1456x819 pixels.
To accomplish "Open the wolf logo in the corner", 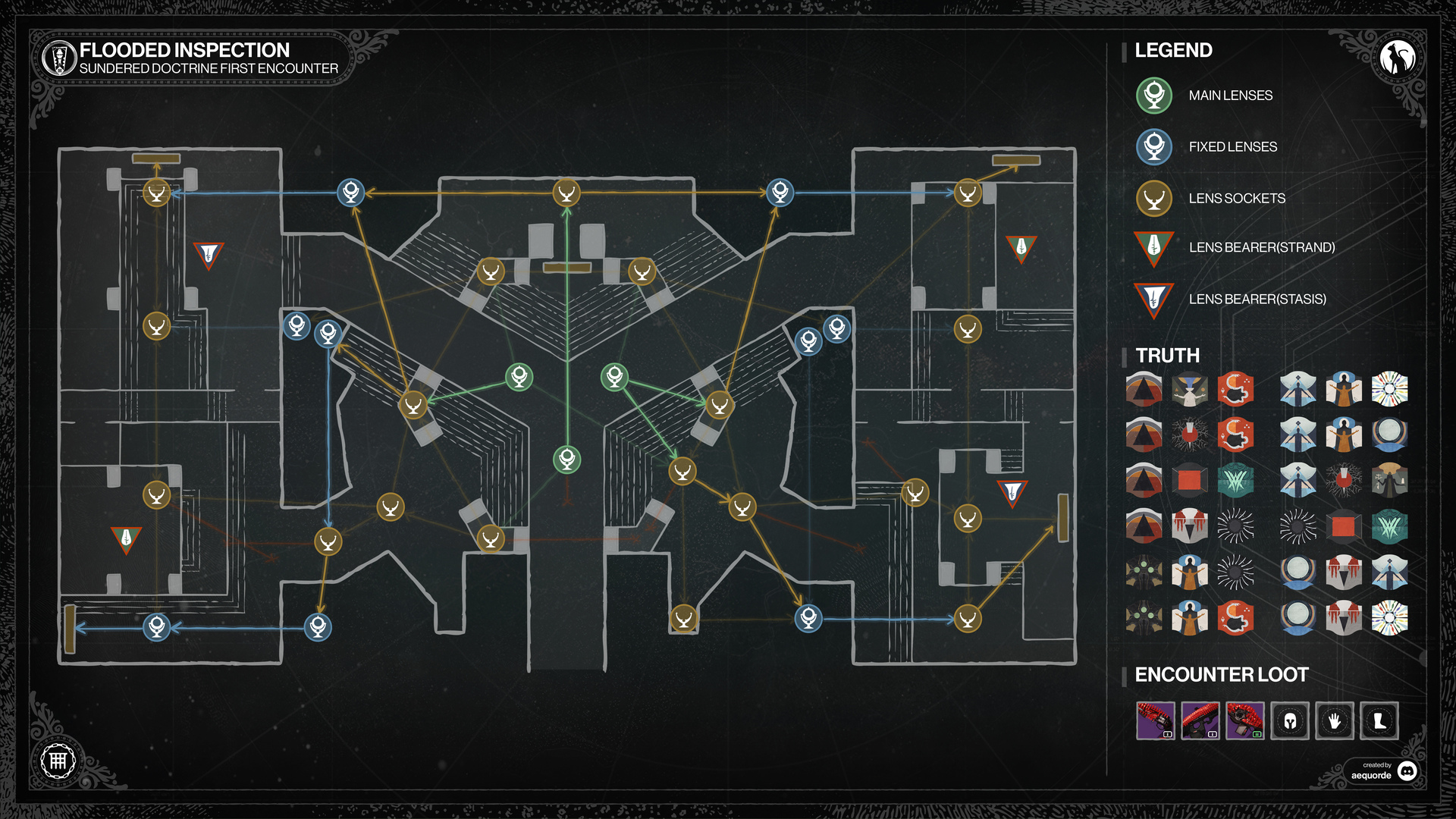I will click(x=1397, y=58).
